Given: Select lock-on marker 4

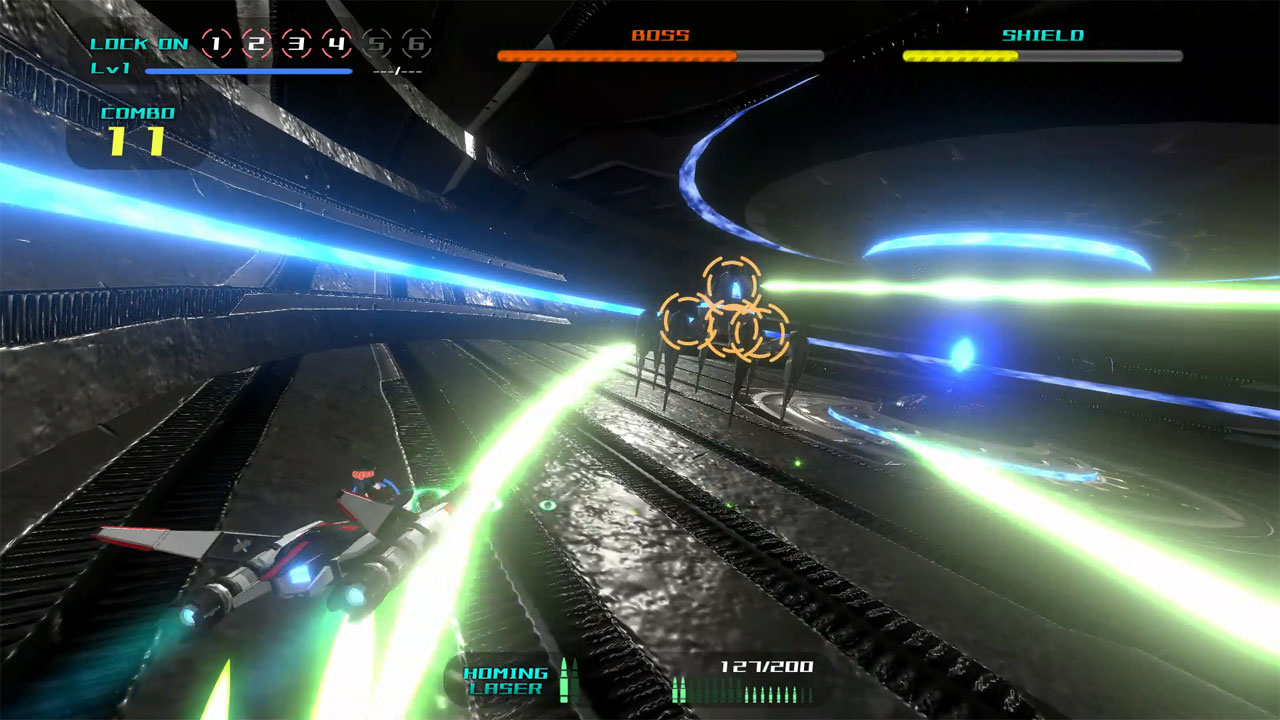Looking at the screenshot, I should click(x=337, y=44).
